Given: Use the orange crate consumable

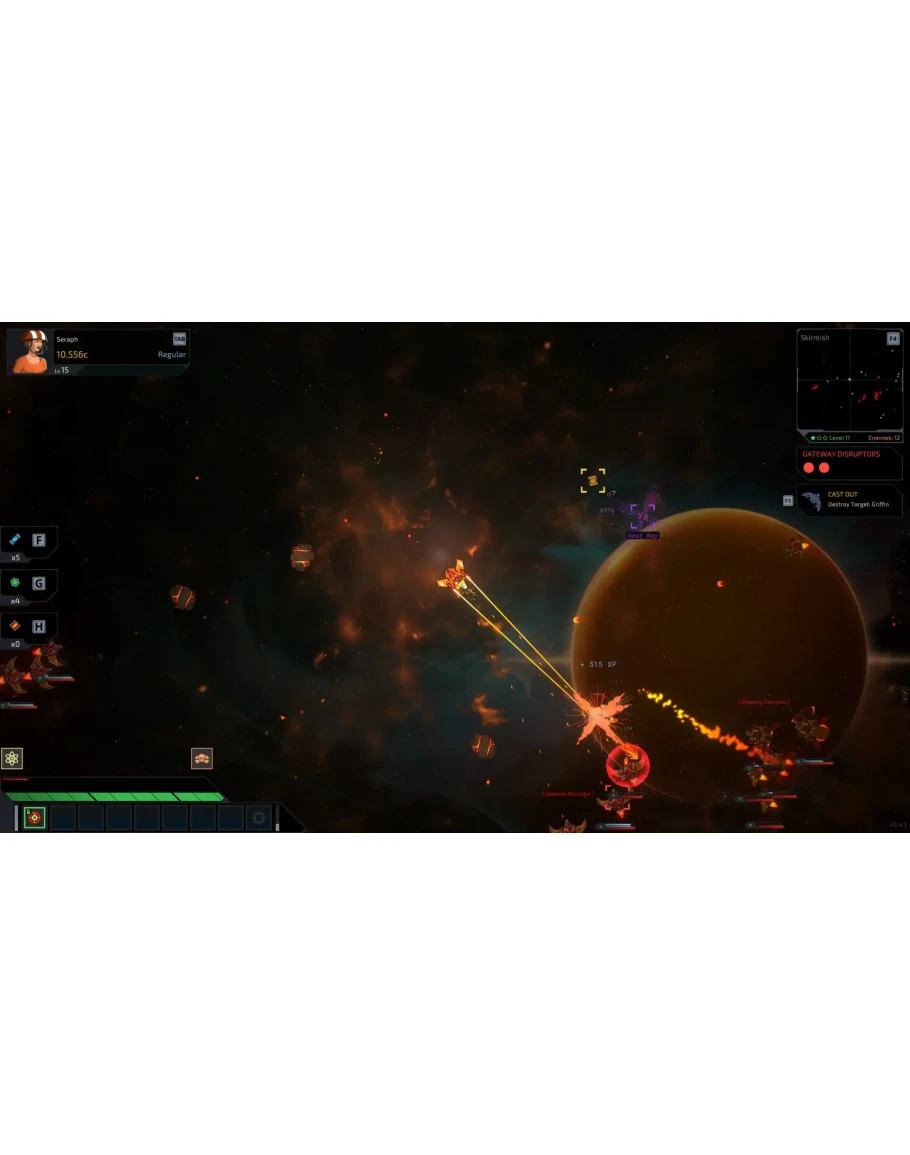Looking at the screenshot, I should [x=15, y=626].
